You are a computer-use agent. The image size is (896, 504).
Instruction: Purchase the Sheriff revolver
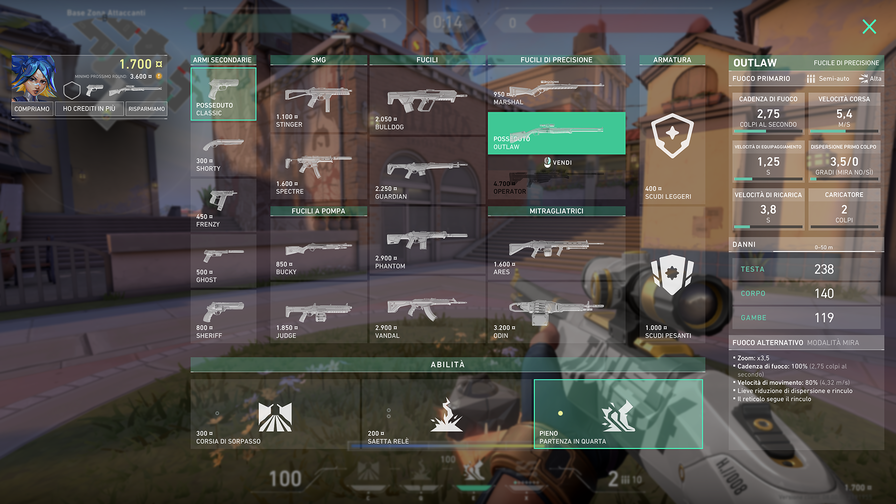point(223,315)
